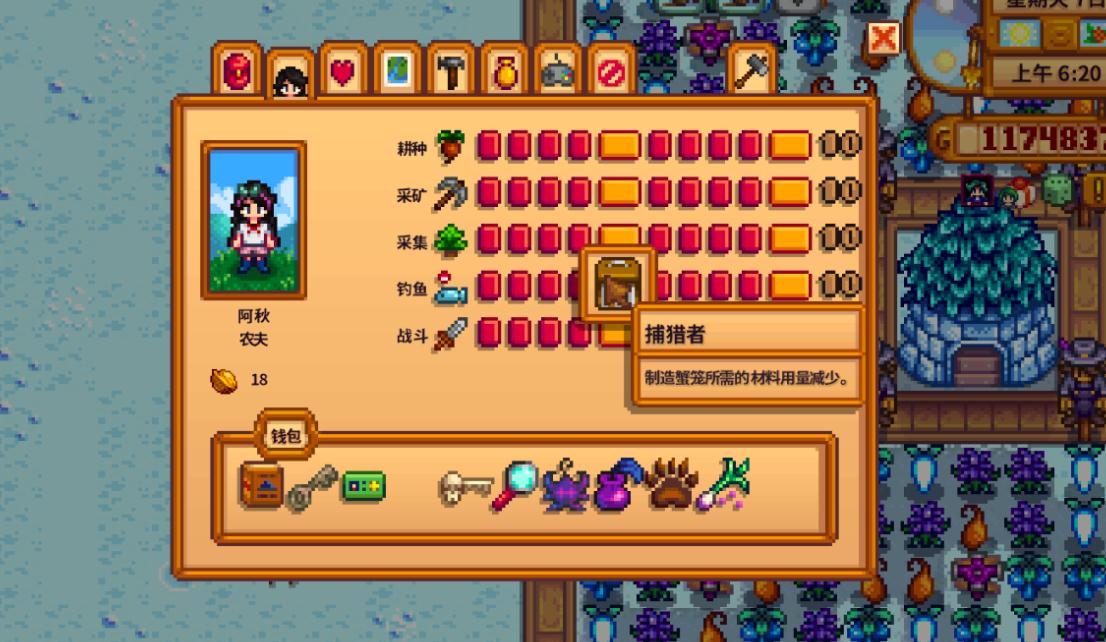
Task: Open the exit game tab
Action: pos(610,72)
